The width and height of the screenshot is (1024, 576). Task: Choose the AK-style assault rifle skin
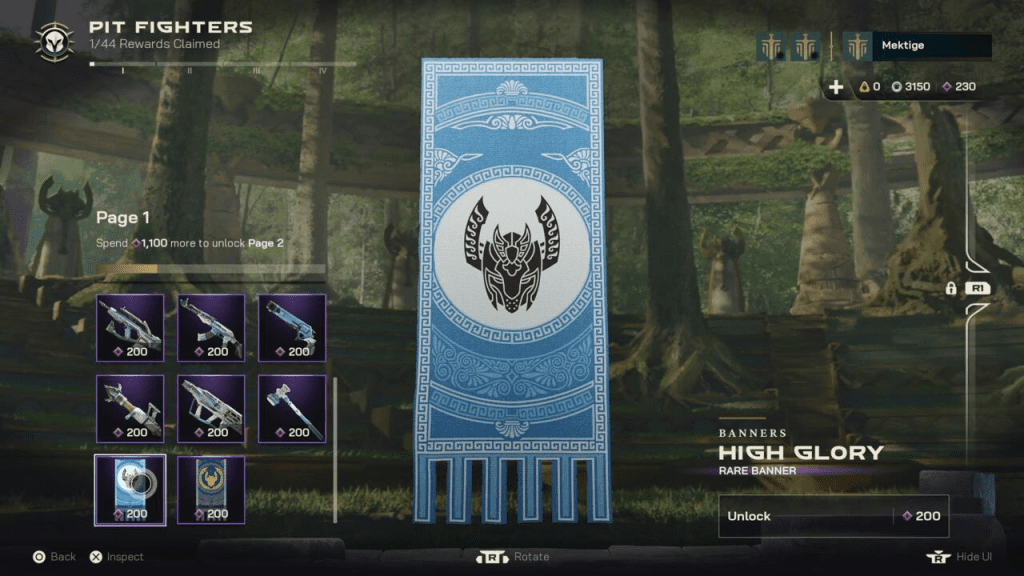pos(211,327)
